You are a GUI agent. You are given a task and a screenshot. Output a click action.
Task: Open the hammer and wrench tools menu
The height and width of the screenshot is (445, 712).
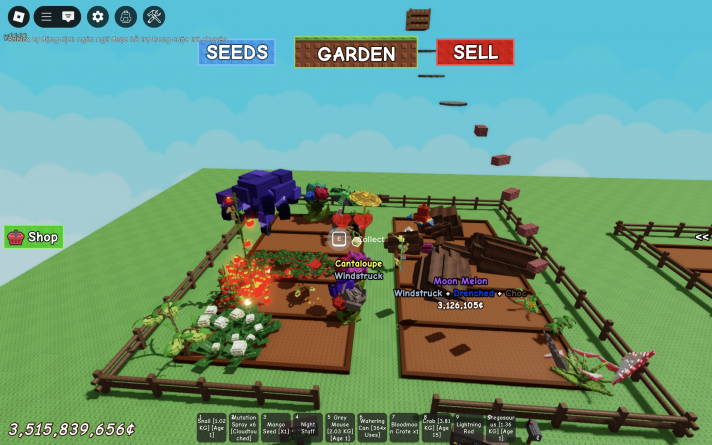tap(153, 16)
